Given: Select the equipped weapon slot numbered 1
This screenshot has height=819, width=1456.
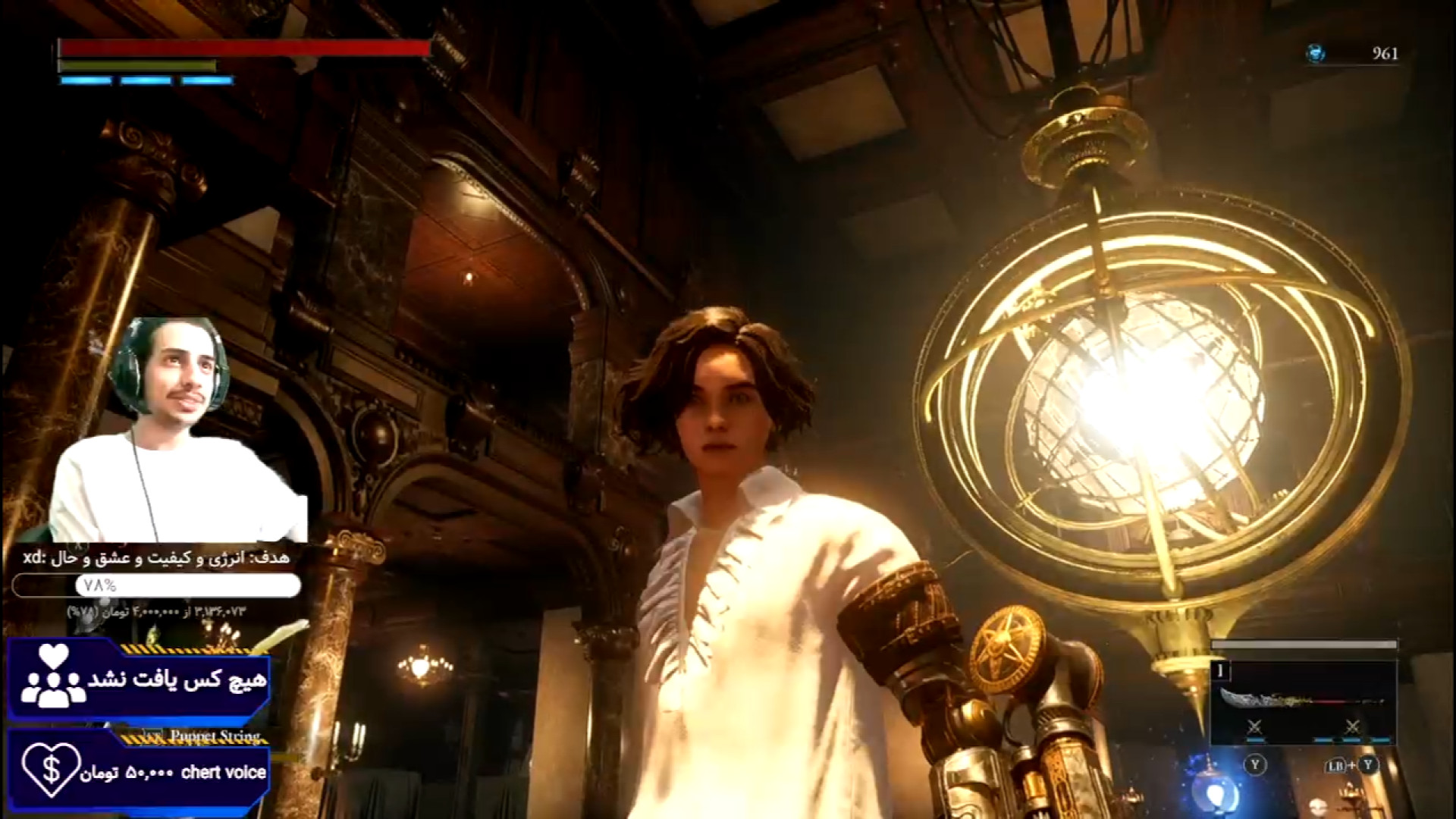Looking at the screenshot, I should [x=1303, y=701].
